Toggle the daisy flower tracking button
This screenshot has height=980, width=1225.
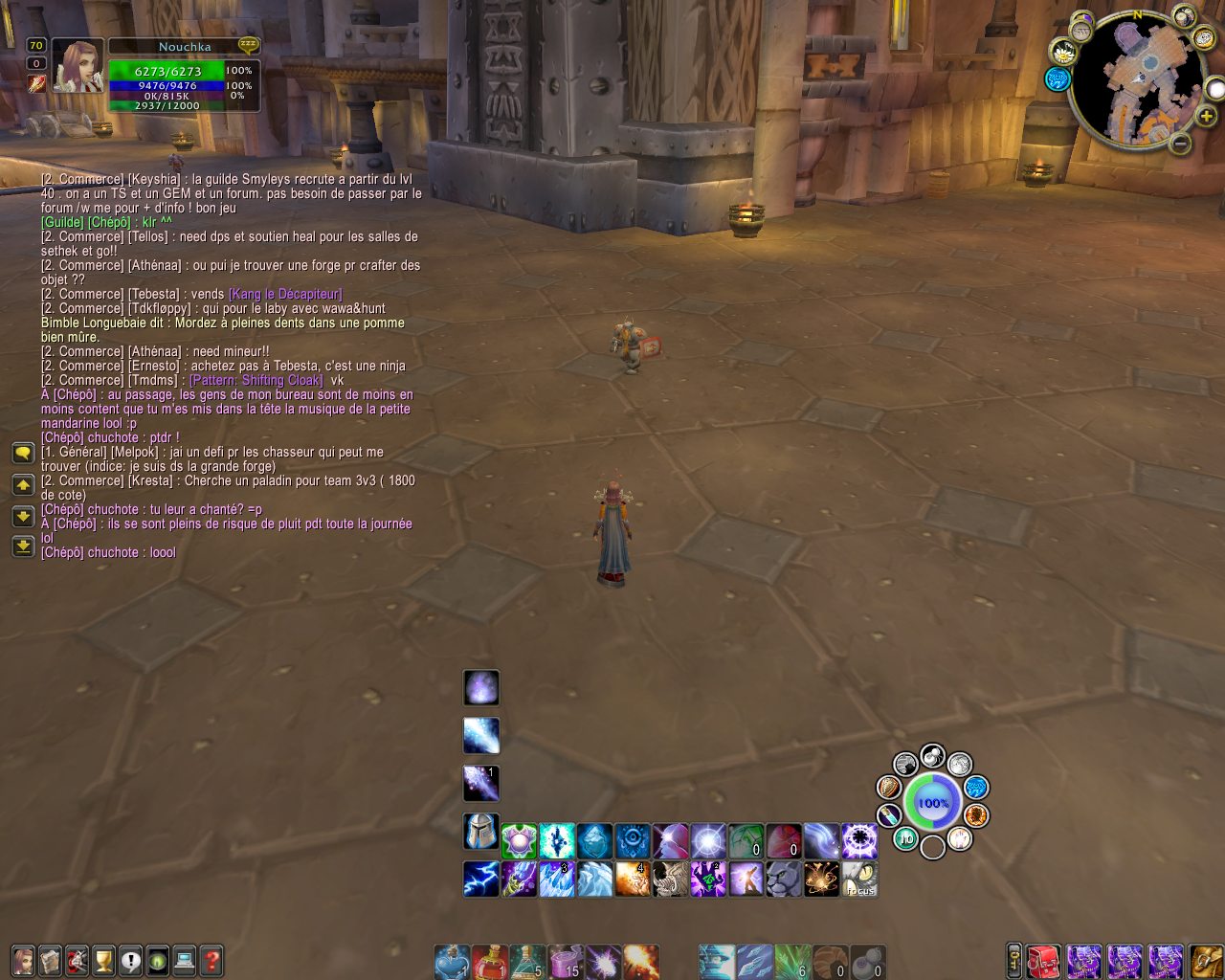tap(1064, 52)
